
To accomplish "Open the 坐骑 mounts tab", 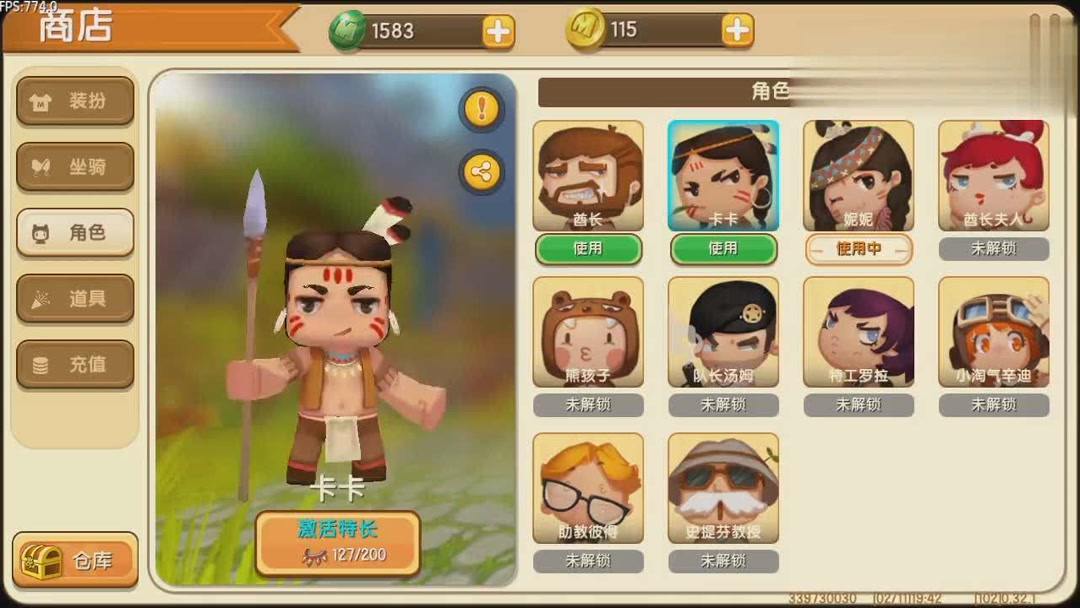I will click(x=75, y=167).
